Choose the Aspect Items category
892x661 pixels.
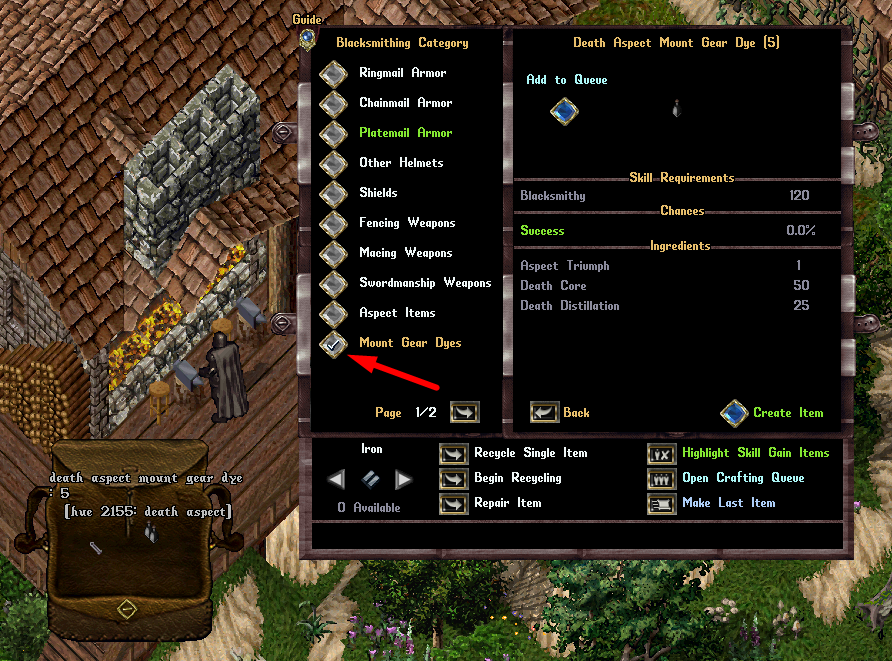[333, 314]
